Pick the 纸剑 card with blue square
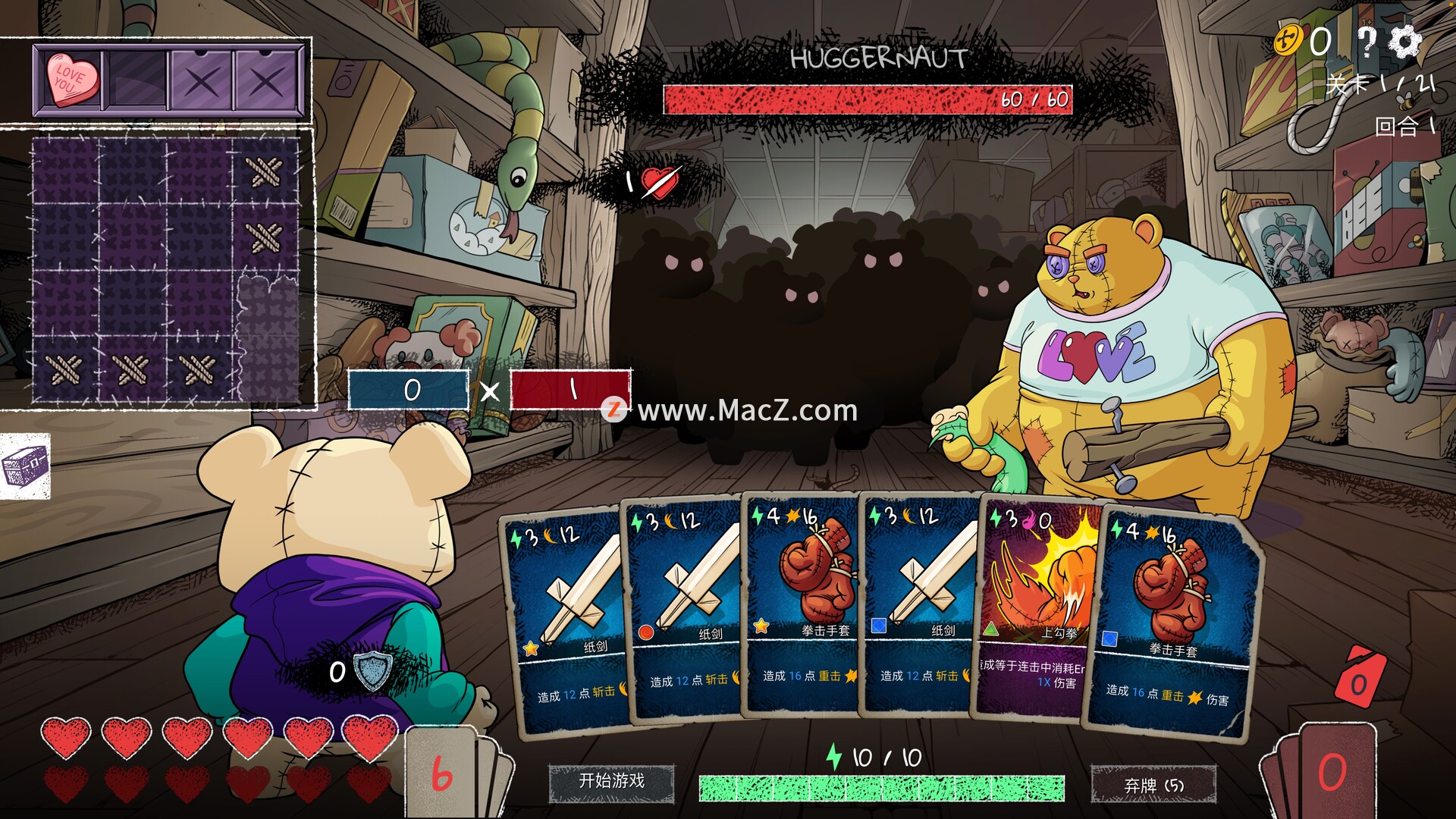1456x819 pixels. click(919, 607)
